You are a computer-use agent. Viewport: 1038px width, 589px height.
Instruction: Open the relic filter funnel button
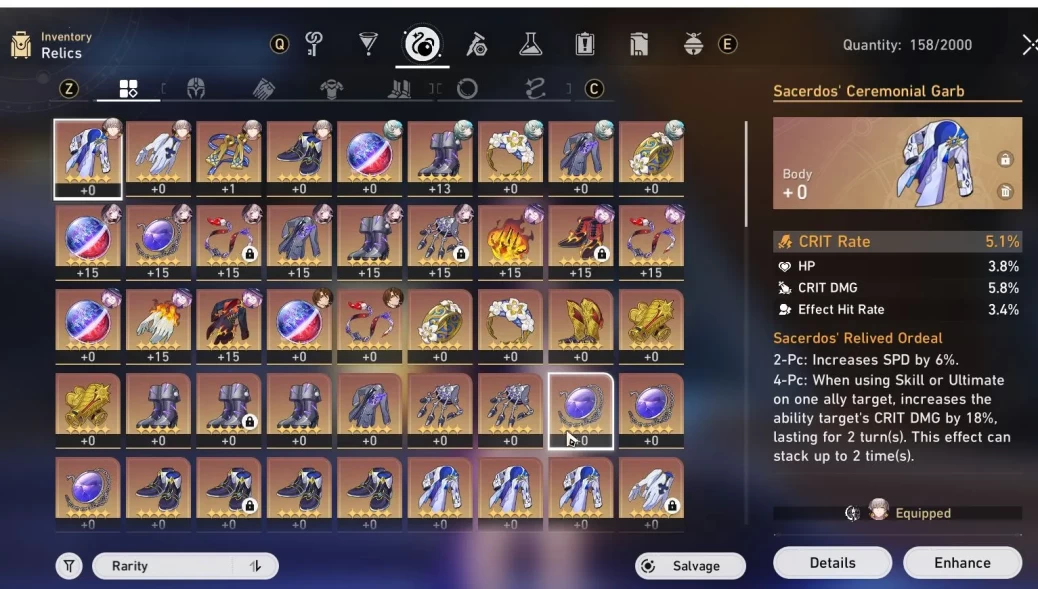point(68,566)
